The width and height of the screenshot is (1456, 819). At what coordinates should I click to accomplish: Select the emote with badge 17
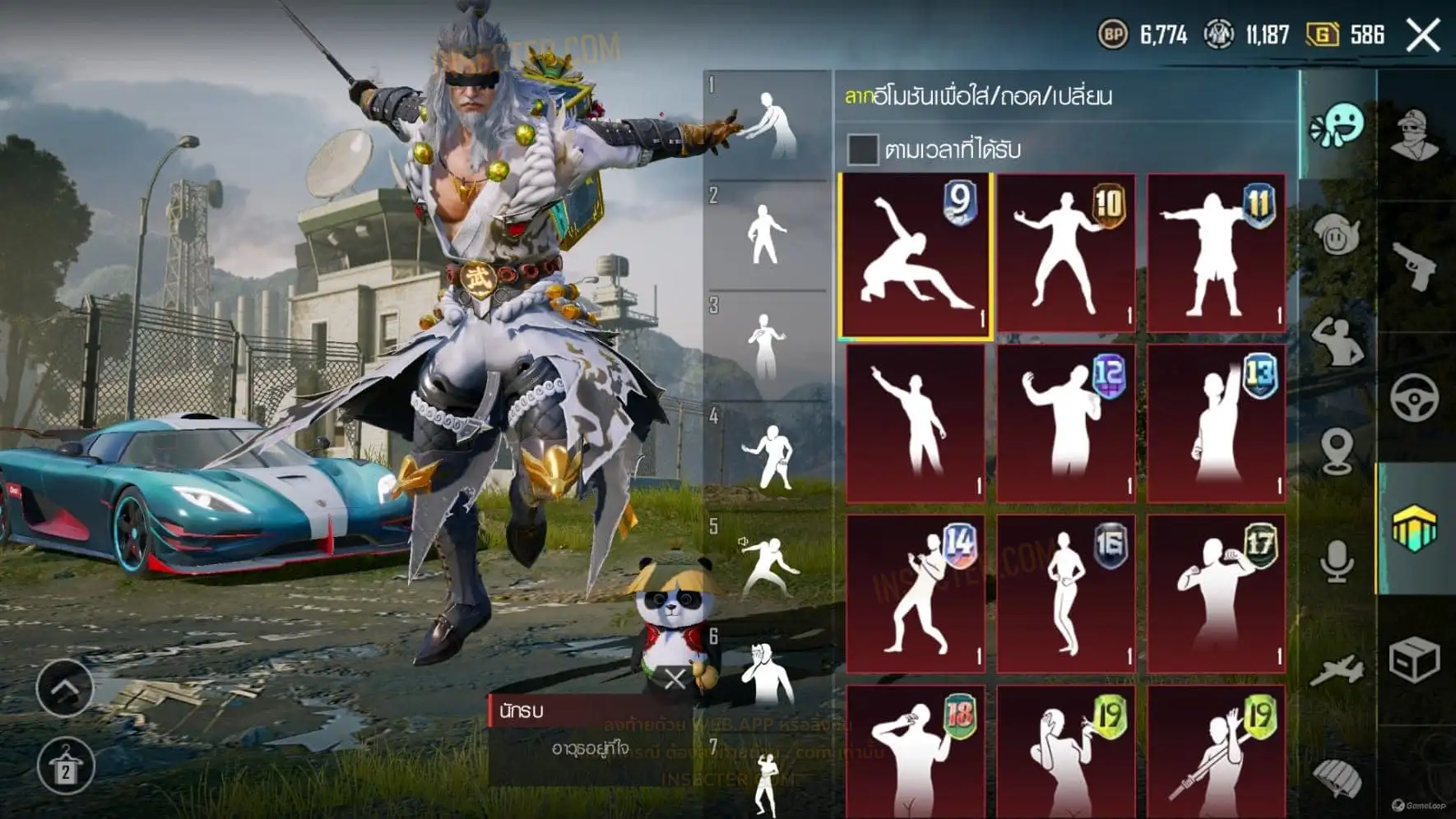[x=1216, y=594]
